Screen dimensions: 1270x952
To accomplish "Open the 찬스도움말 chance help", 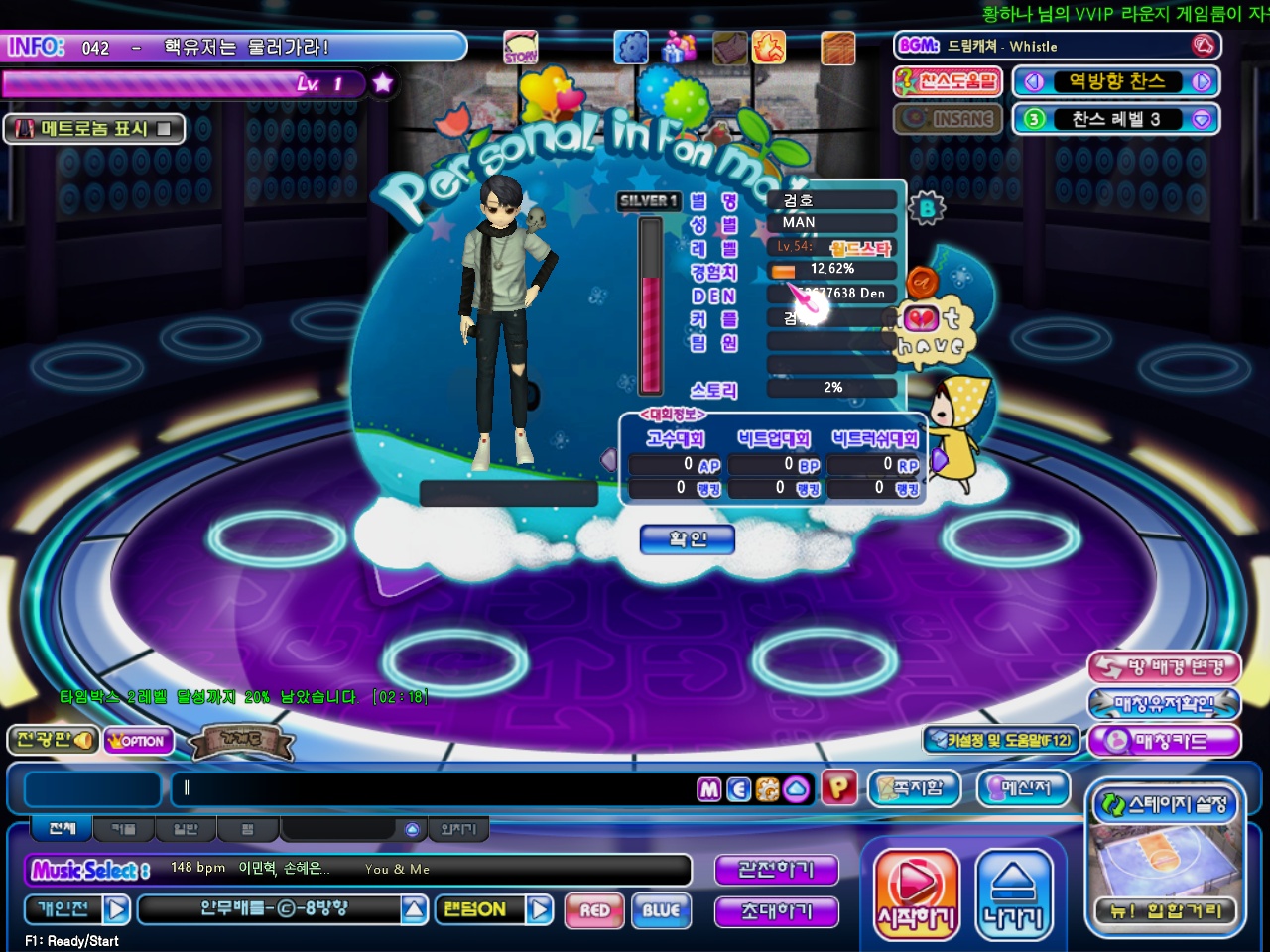I will pyautogui.click(x=949, y=81).
